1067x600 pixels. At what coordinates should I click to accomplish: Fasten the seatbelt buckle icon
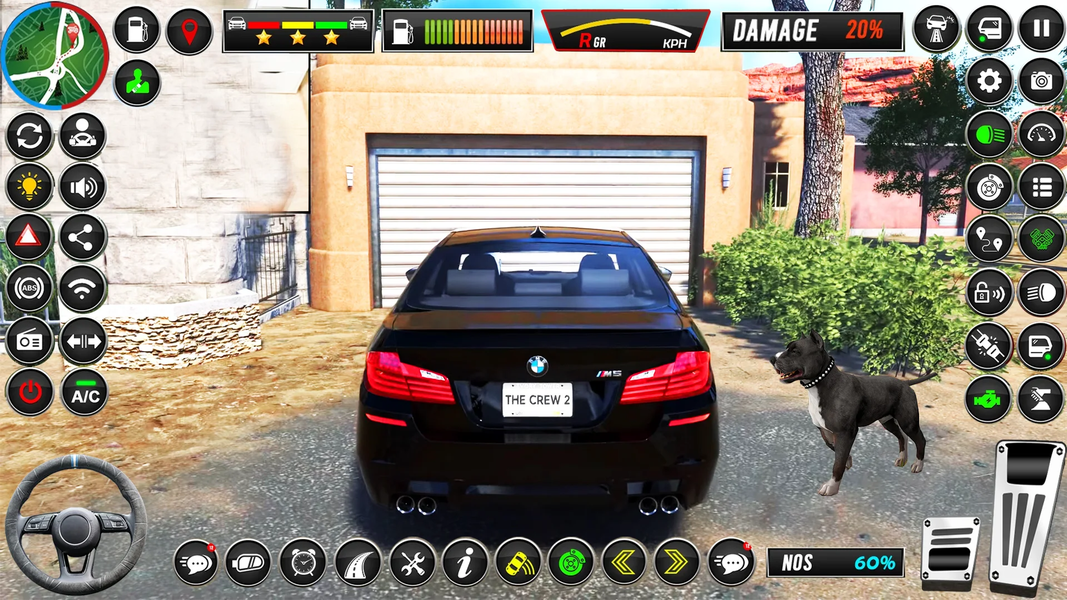[989, 345]
